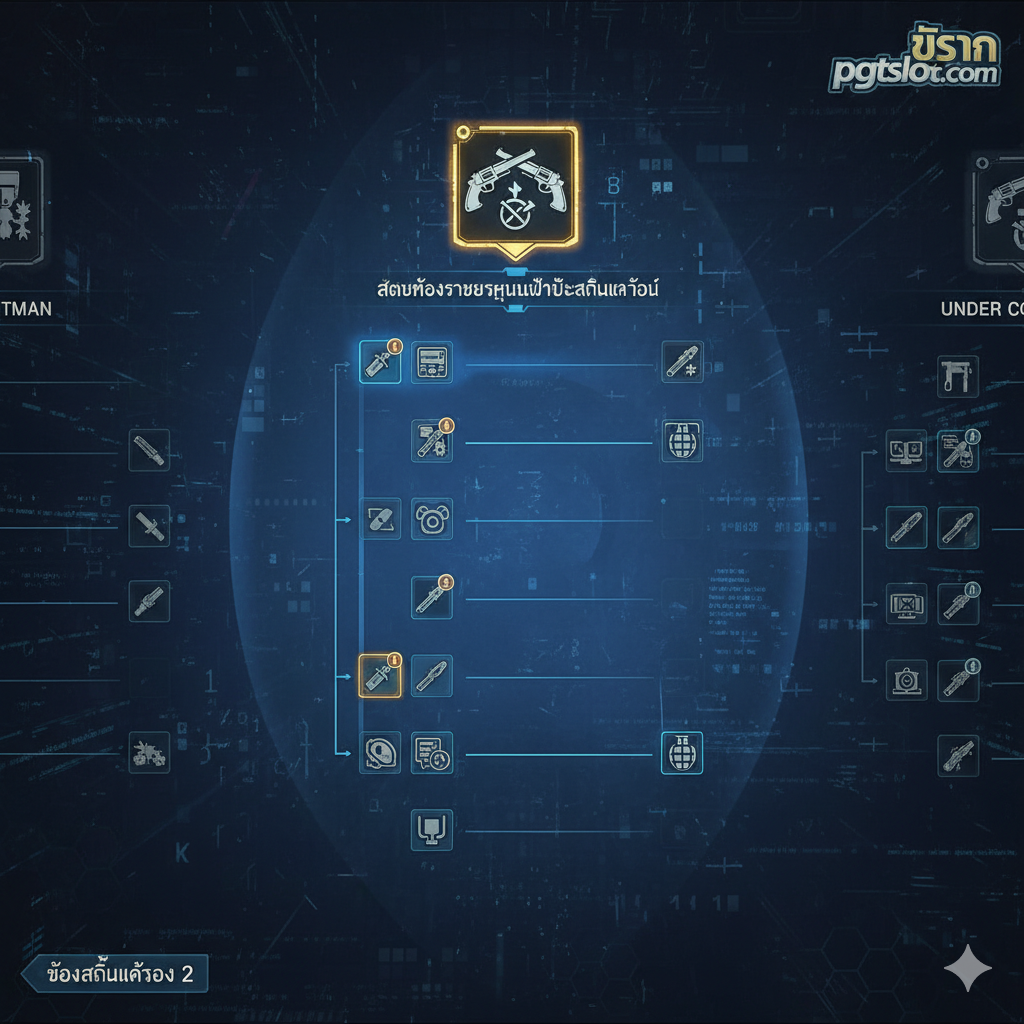The height and width of the screenshot is (1024, 1024).
Task: Select the blue-highlighted syringe skill node
Action: [x=380, y=362]
